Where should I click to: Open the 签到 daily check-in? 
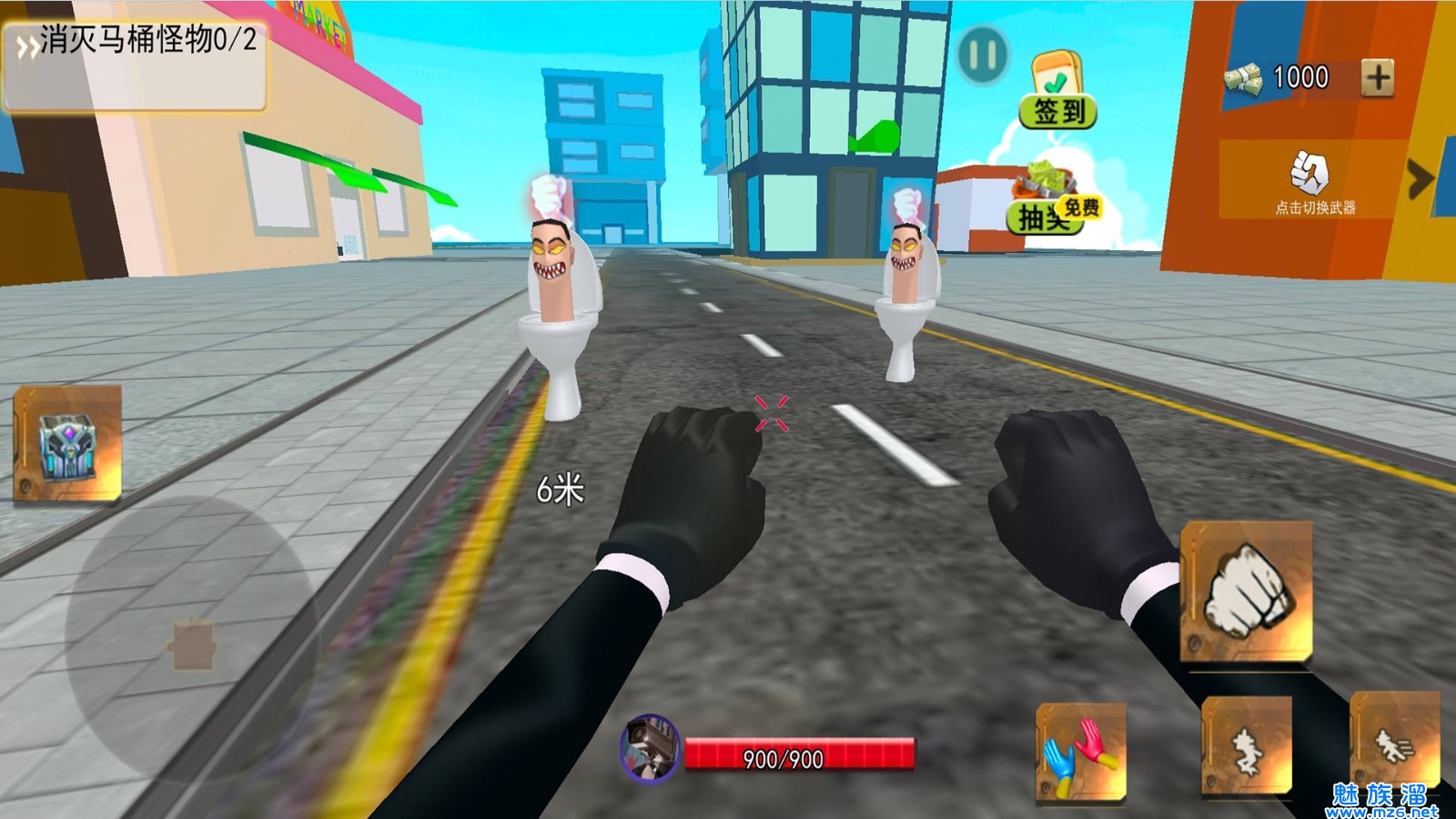(1057, 91)
